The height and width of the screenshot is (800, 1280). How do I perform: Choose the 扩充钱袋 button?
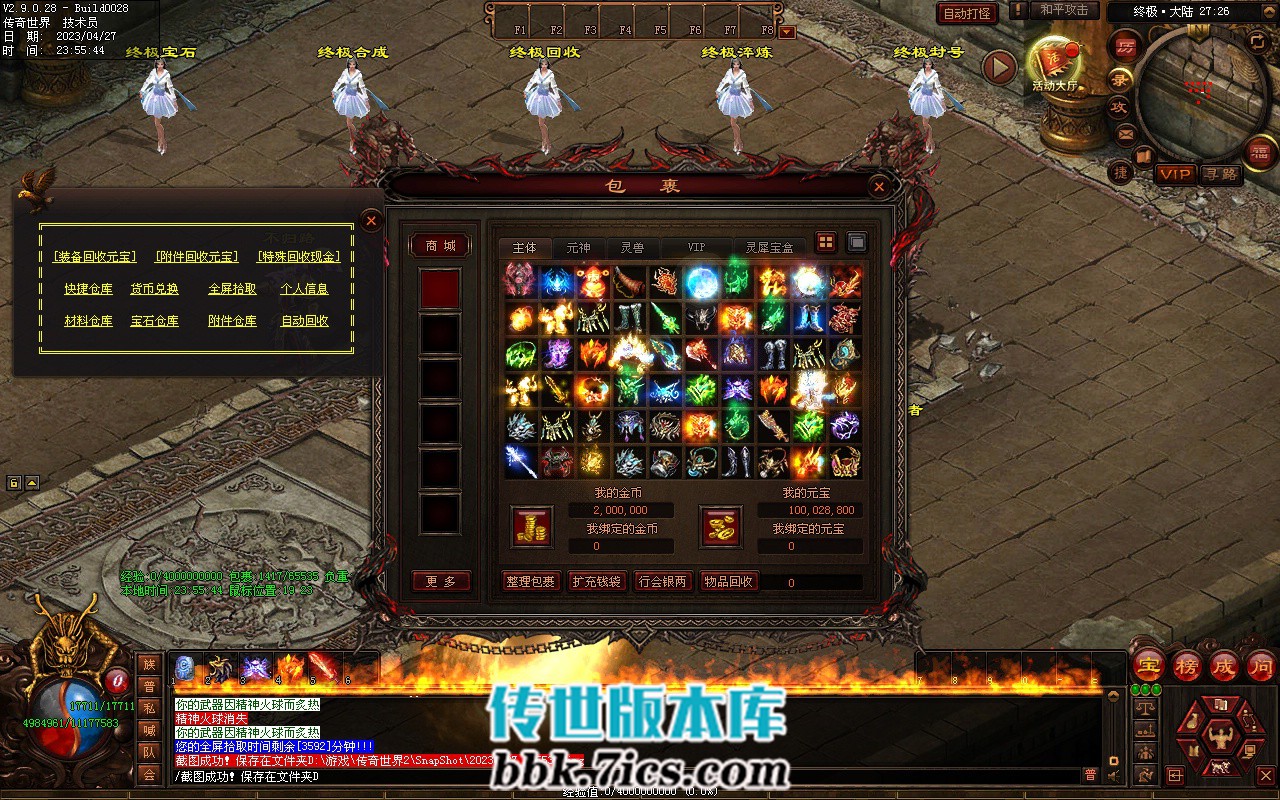597,582
